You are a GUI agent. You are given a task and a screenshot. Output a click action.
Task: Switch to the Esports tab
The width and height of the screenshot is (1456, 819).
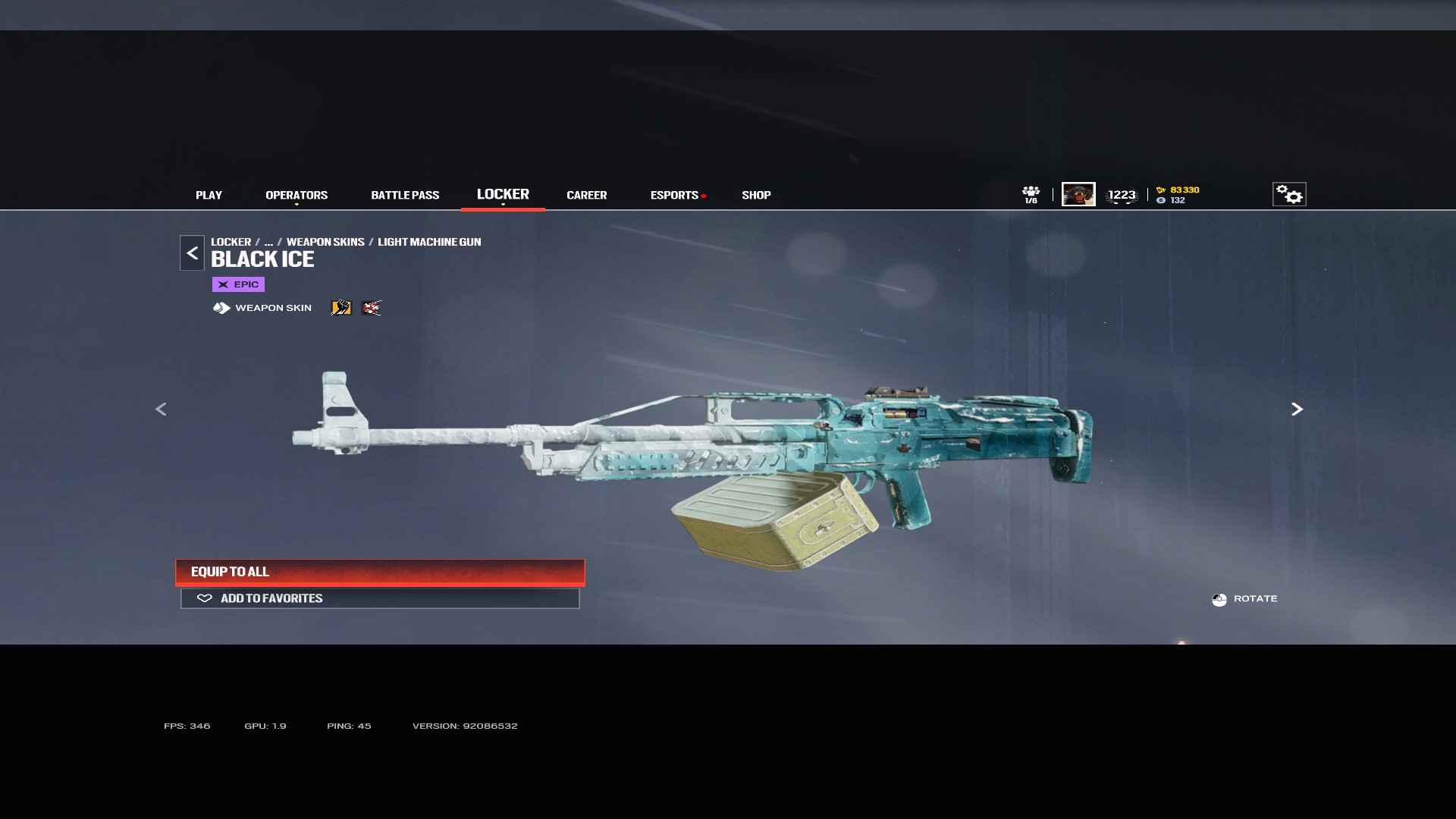click(674, 195)
